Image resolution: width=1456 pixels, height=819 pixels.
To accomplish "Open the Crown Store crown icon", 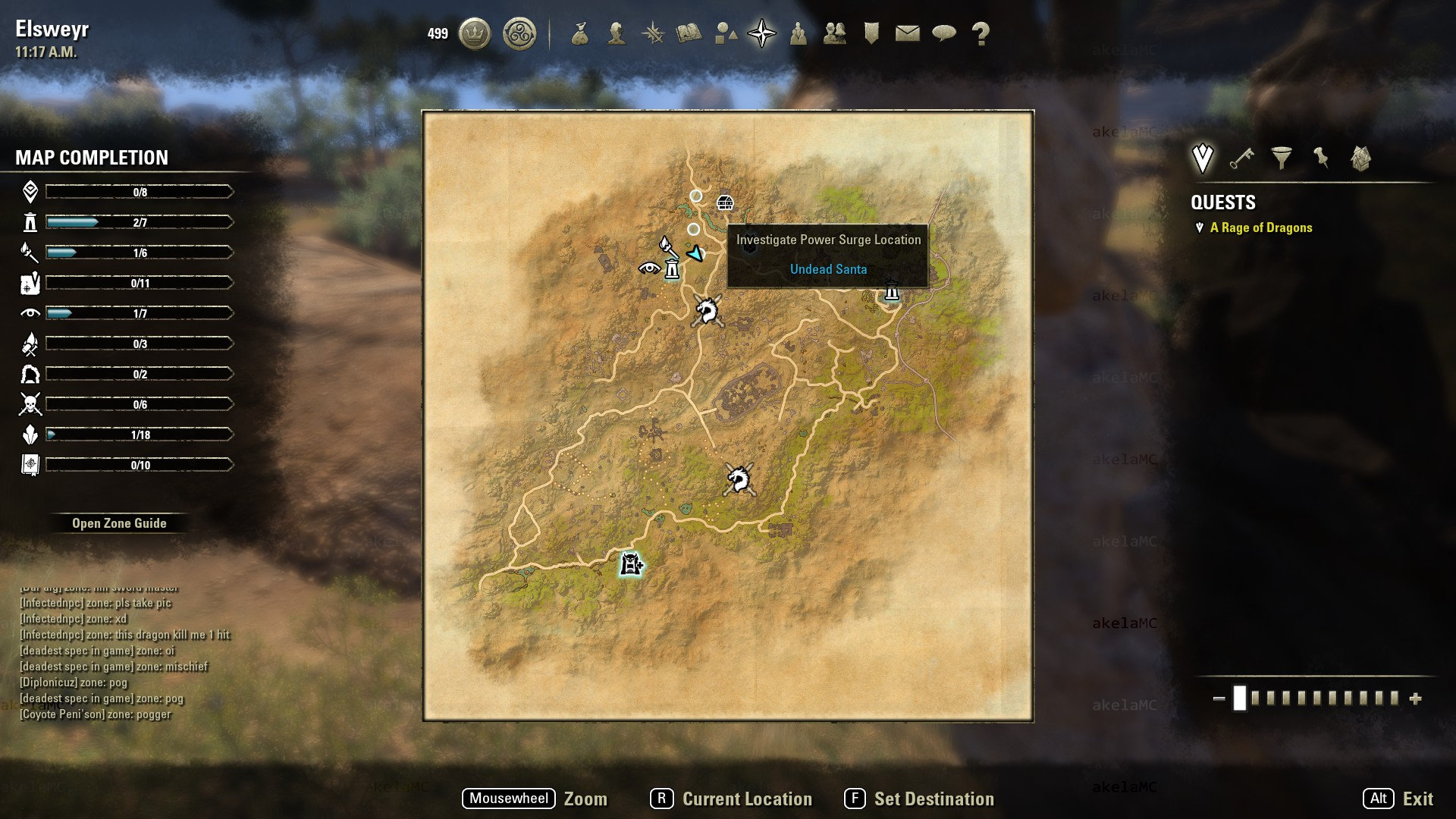I will click(x=475, y=34).
